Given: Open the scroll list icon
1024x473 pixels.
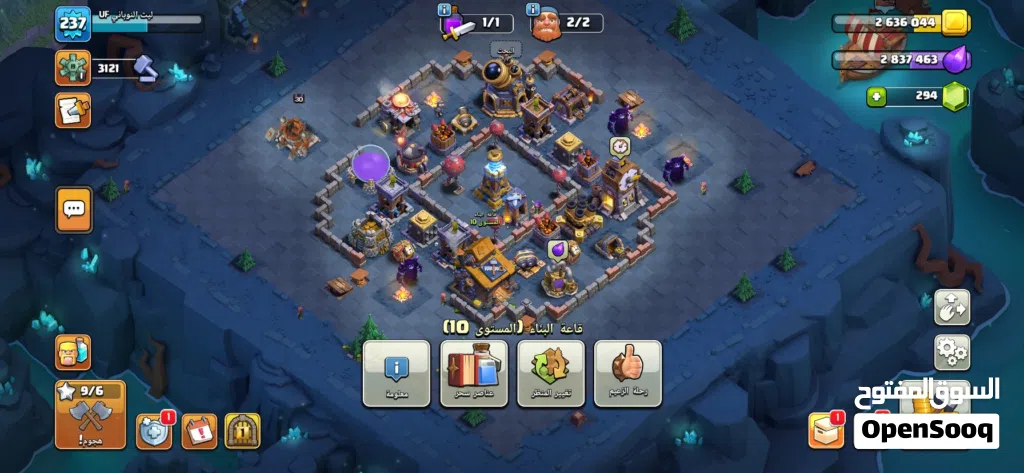Looking at the screenshot, I should pyautogui.click(x=72, y=109).
